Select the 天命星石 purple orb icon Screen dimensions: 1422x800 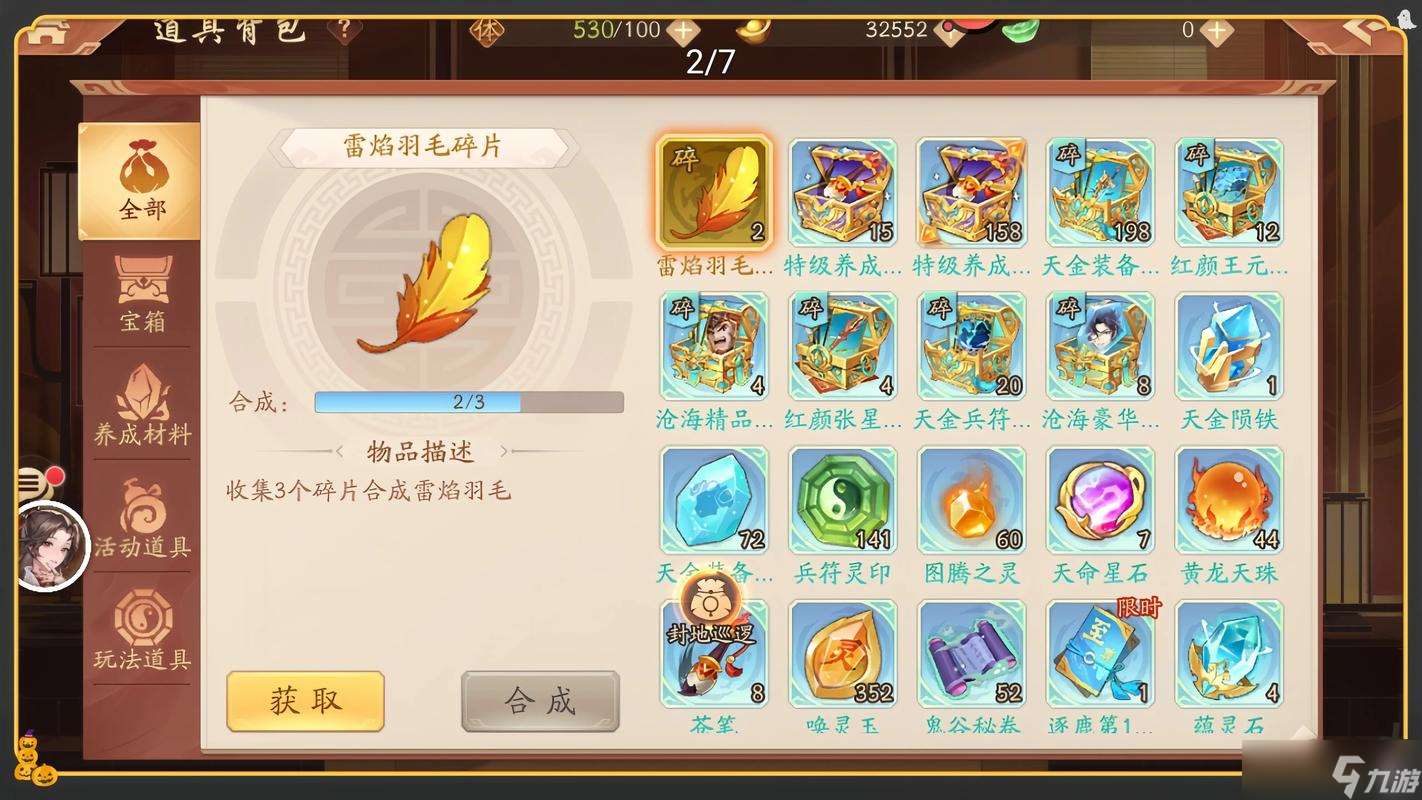tap(1100, 498)
